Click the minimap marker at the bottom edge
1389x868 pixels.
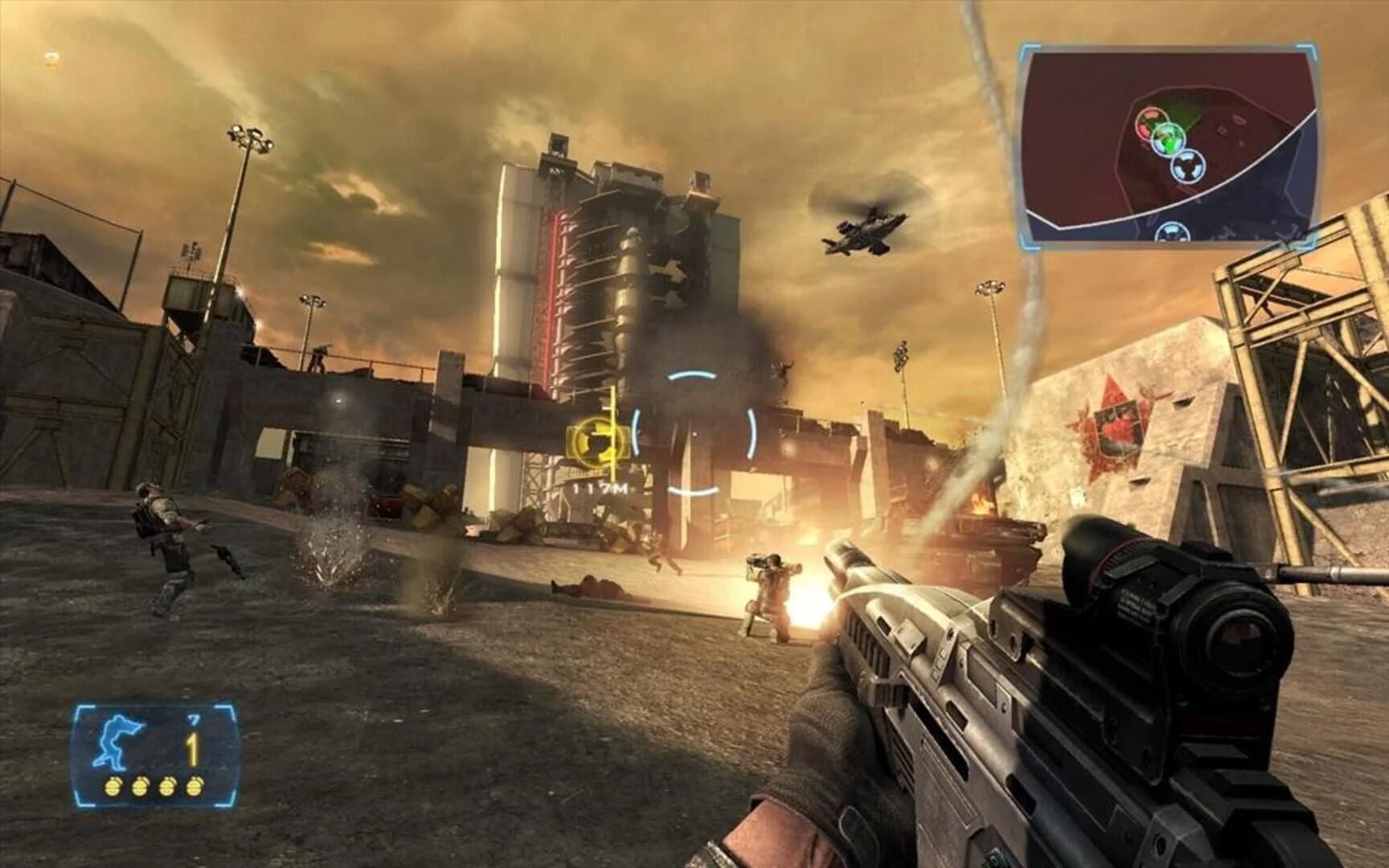1173,233
